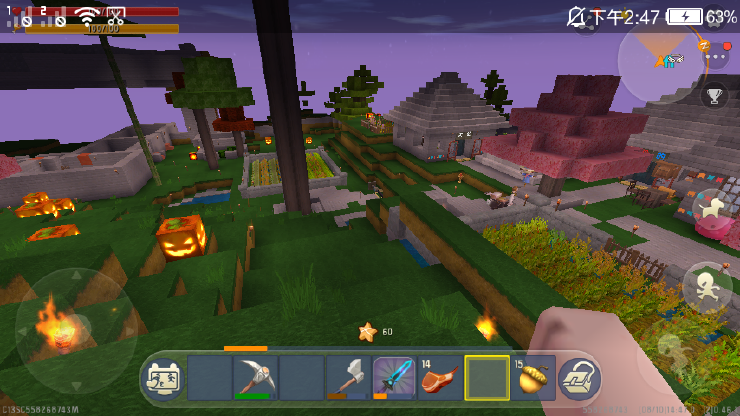The width and height of the screenshot is (740, 416).
Task: Tap the virtual movement joystick
Action: click(68, 330)
